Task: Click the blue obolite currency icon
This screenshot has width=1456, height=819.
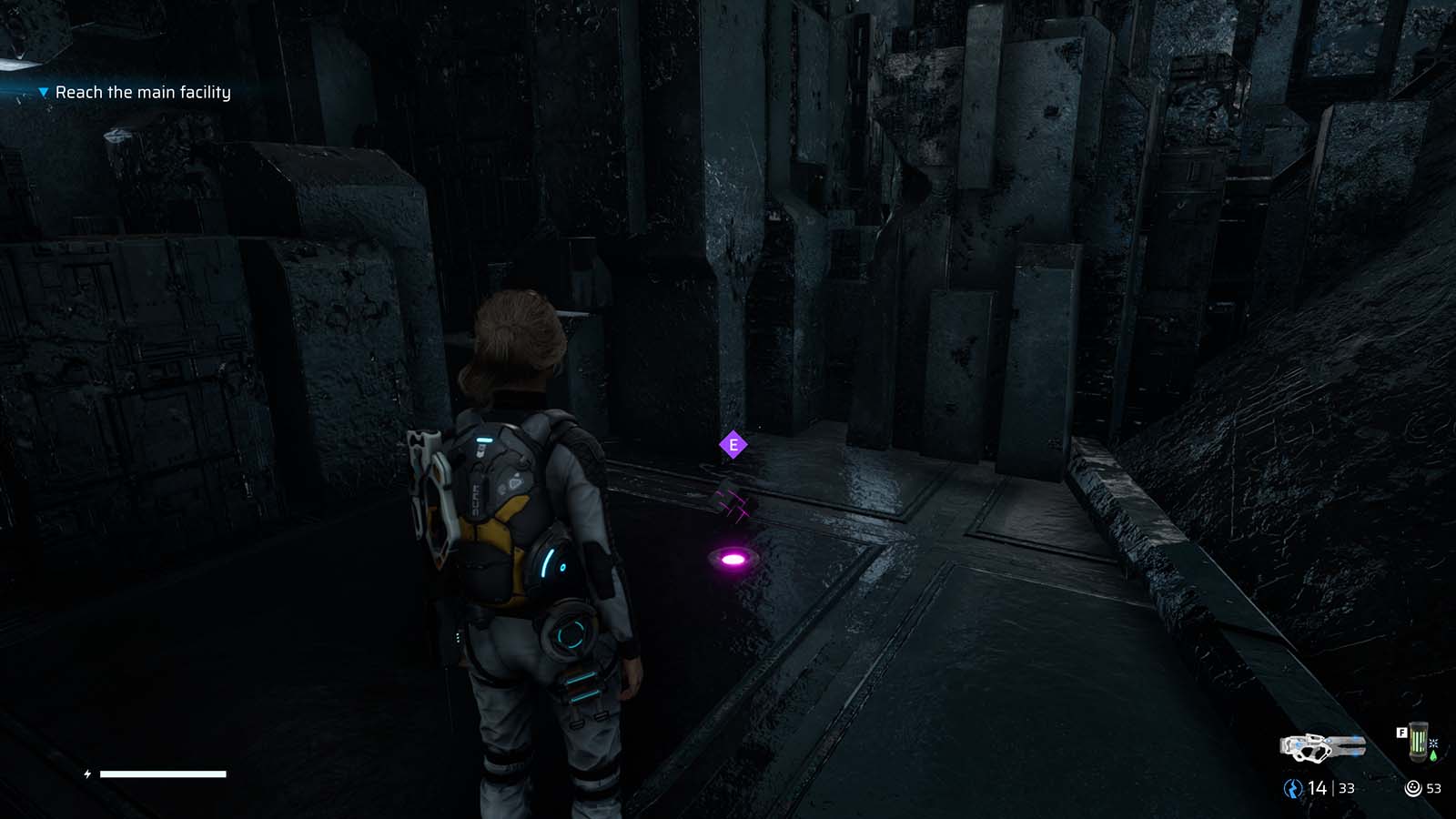Action: [1293, 788]
